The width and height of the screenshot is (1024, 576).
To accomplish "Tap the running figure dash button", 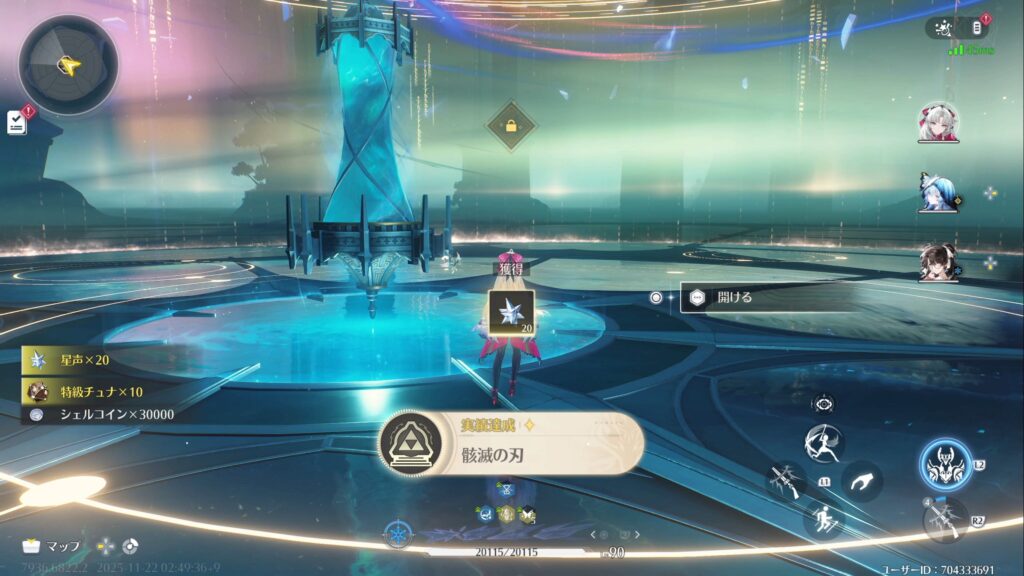I will 824,518.
